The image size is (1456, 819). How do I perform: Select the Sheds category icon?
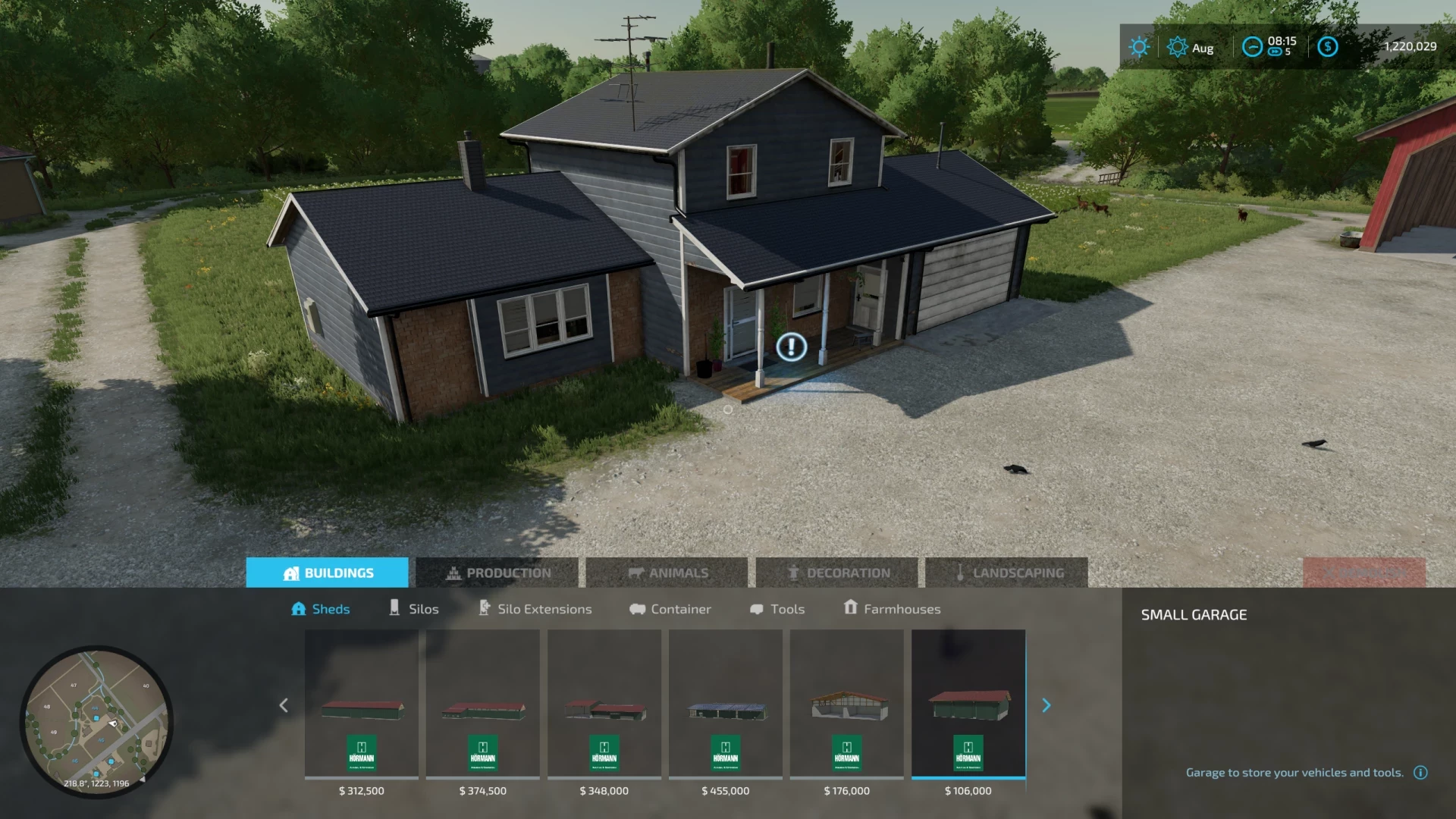pos(300,608)
